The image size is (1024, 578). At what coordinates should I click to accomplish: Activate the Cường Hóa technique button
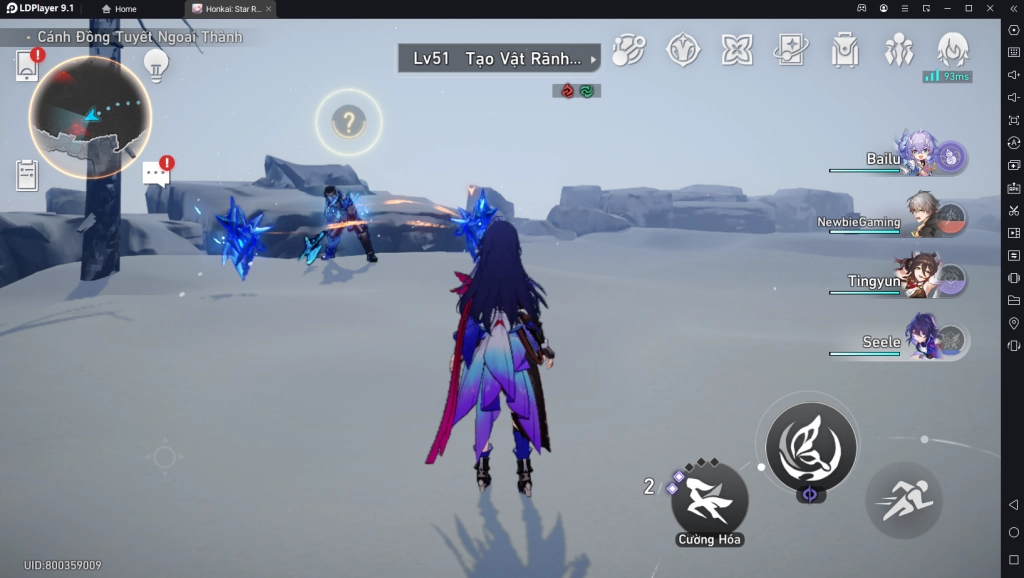[709, 498]
